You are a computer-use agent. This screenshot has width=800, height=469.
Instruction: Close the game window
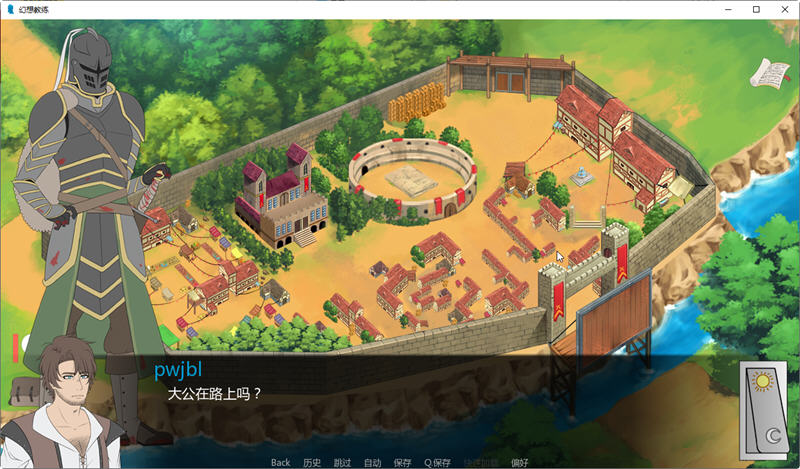[x=784, y=9]
